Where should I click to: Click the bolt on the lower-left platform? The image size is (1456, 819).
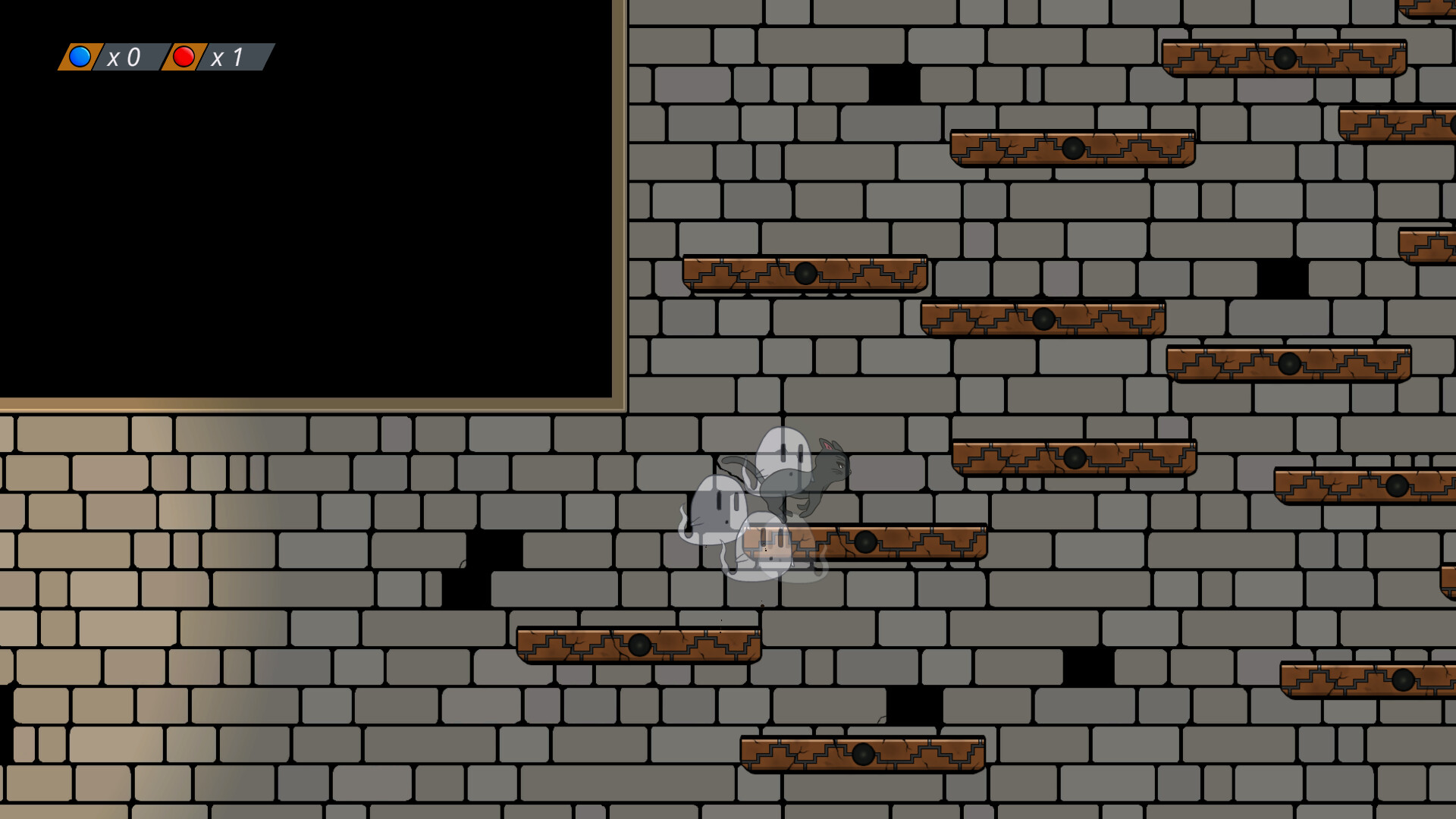(641, 645)
